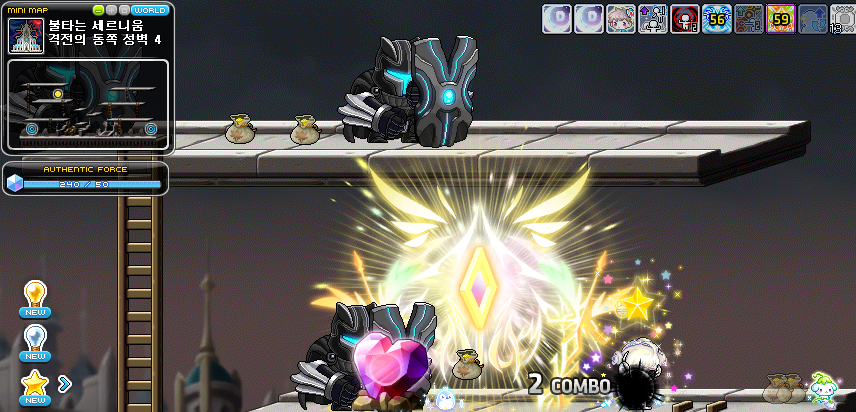856x412 pixels.
Task: Open the yellow lightbulb notification
Action: click(35, 295)
